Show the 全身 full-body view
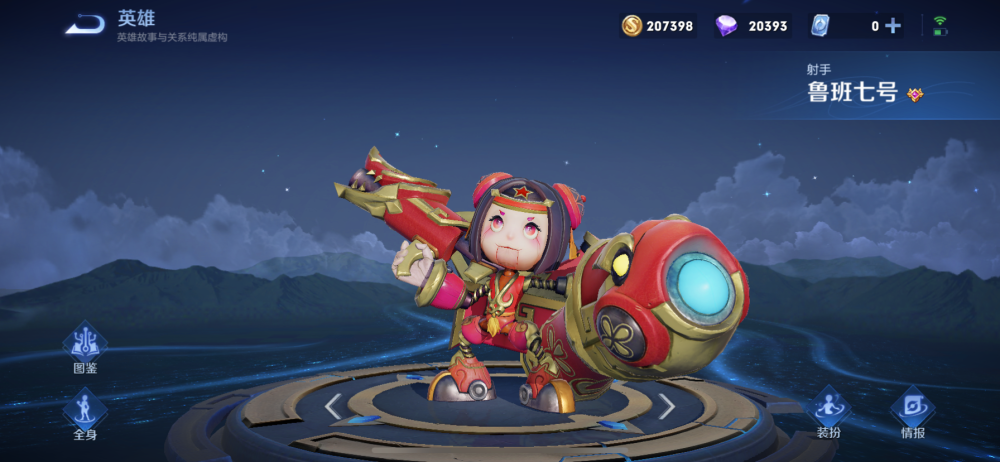The width and height of the screenshot is (1000, 462). 85,410
